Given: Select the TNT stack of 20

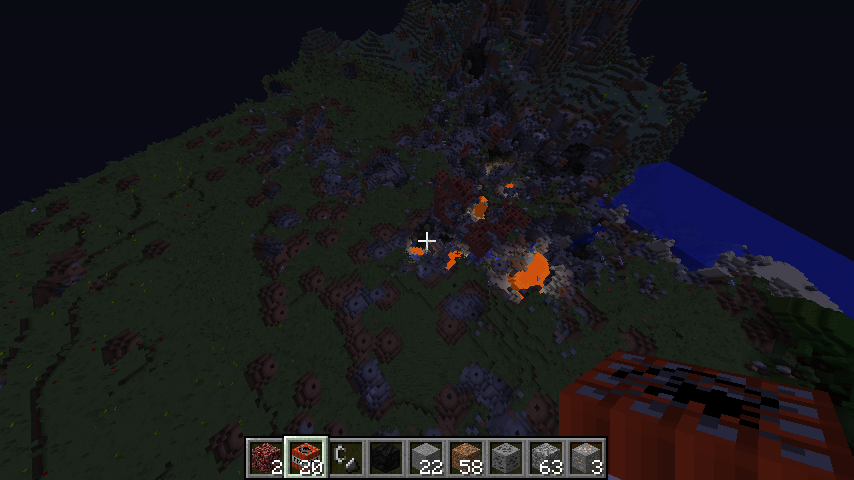Looking at the screenshot, I should click(306, 458).
